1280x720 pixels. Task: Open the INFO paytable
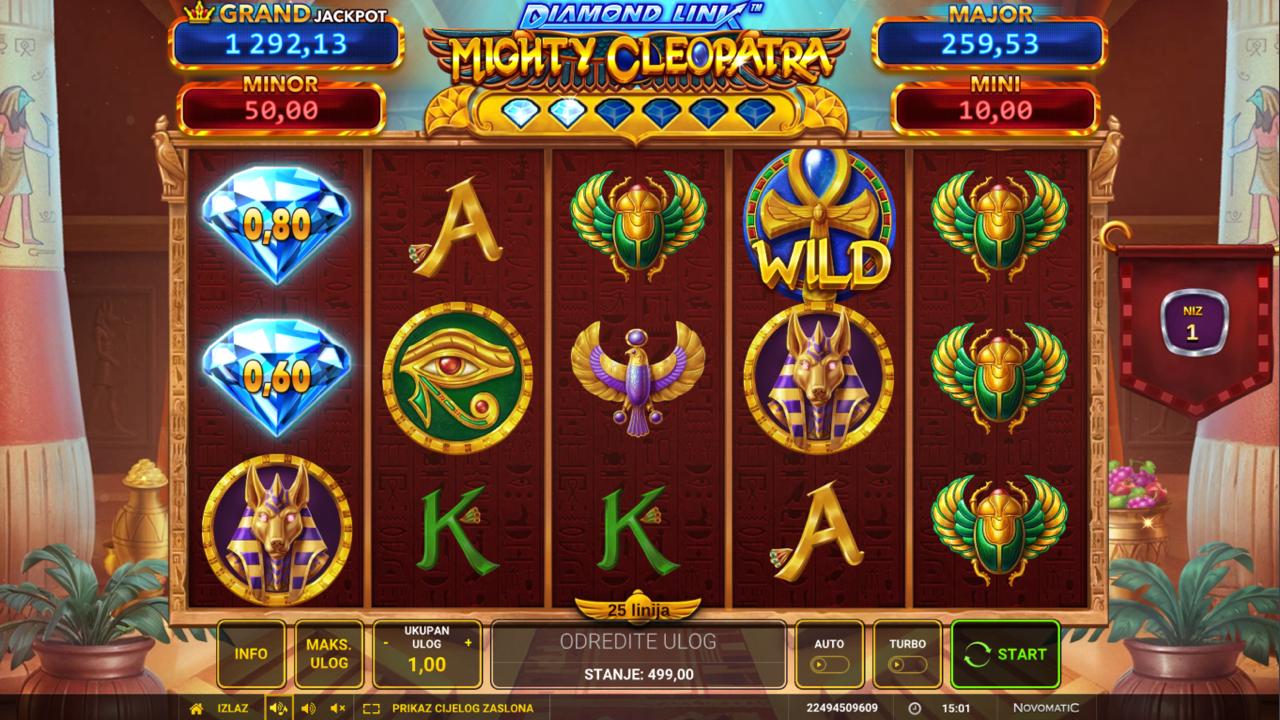[x=251, y=654]
